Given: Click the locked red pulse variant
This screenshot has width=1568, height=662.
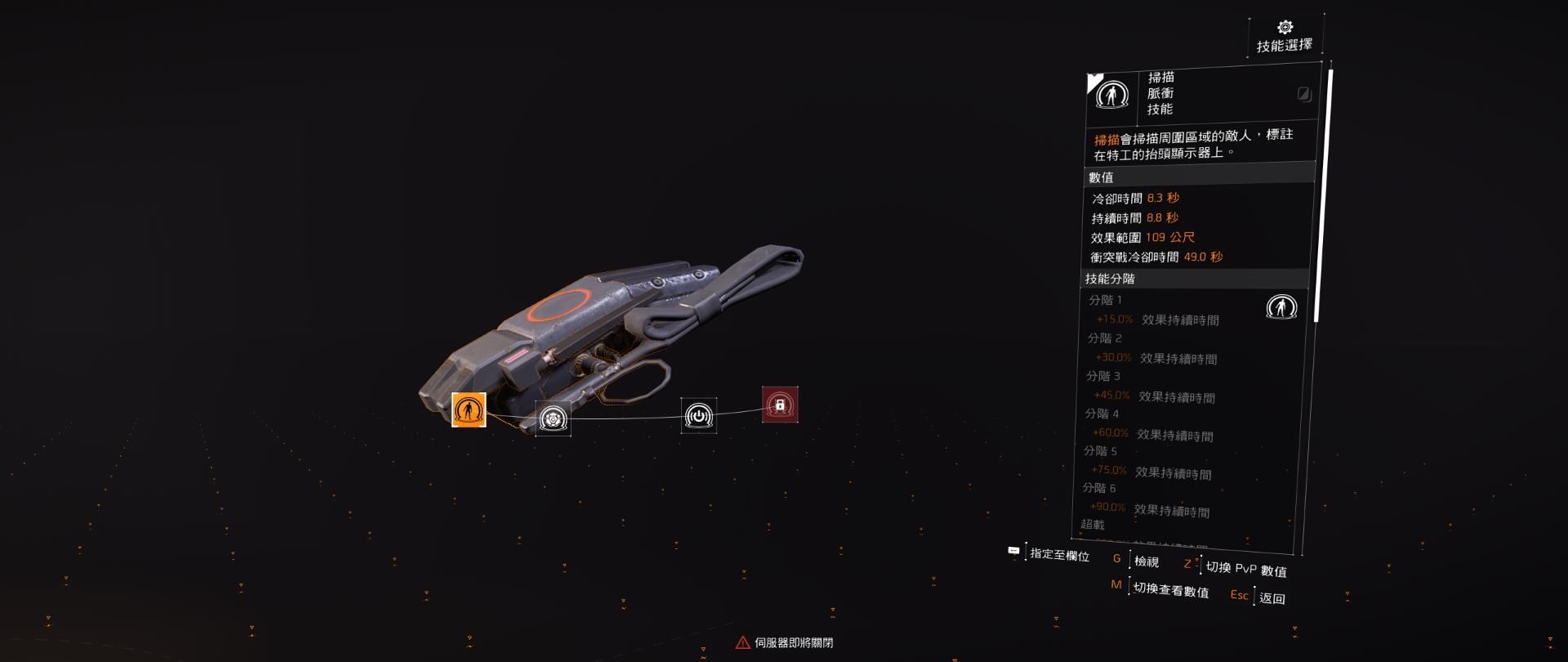Looking at the screenshot, I should coord(780,405).
